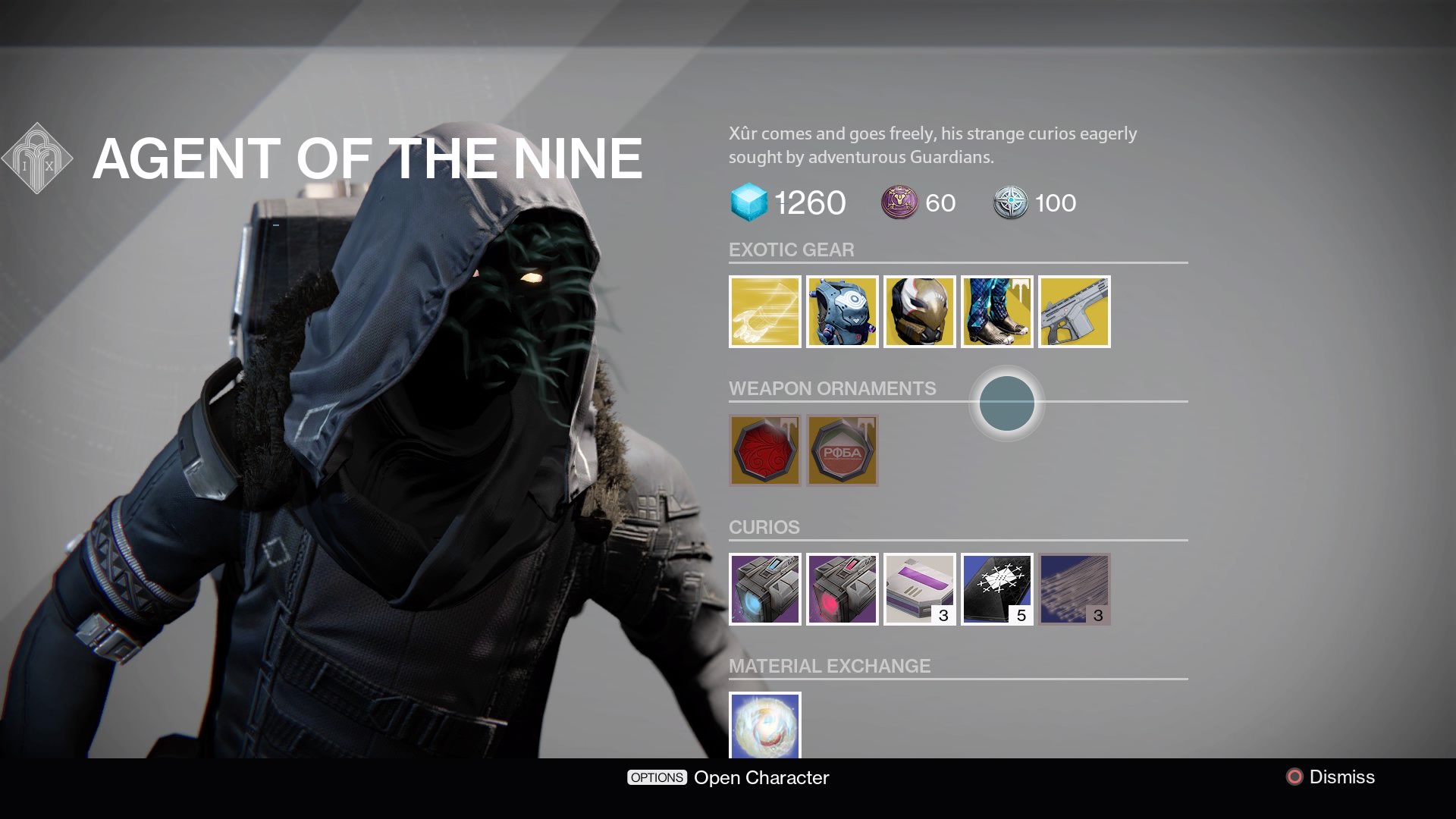Select the exotic auto rifle
This screenshot has width=1456, height=819.
point(1074,312)
